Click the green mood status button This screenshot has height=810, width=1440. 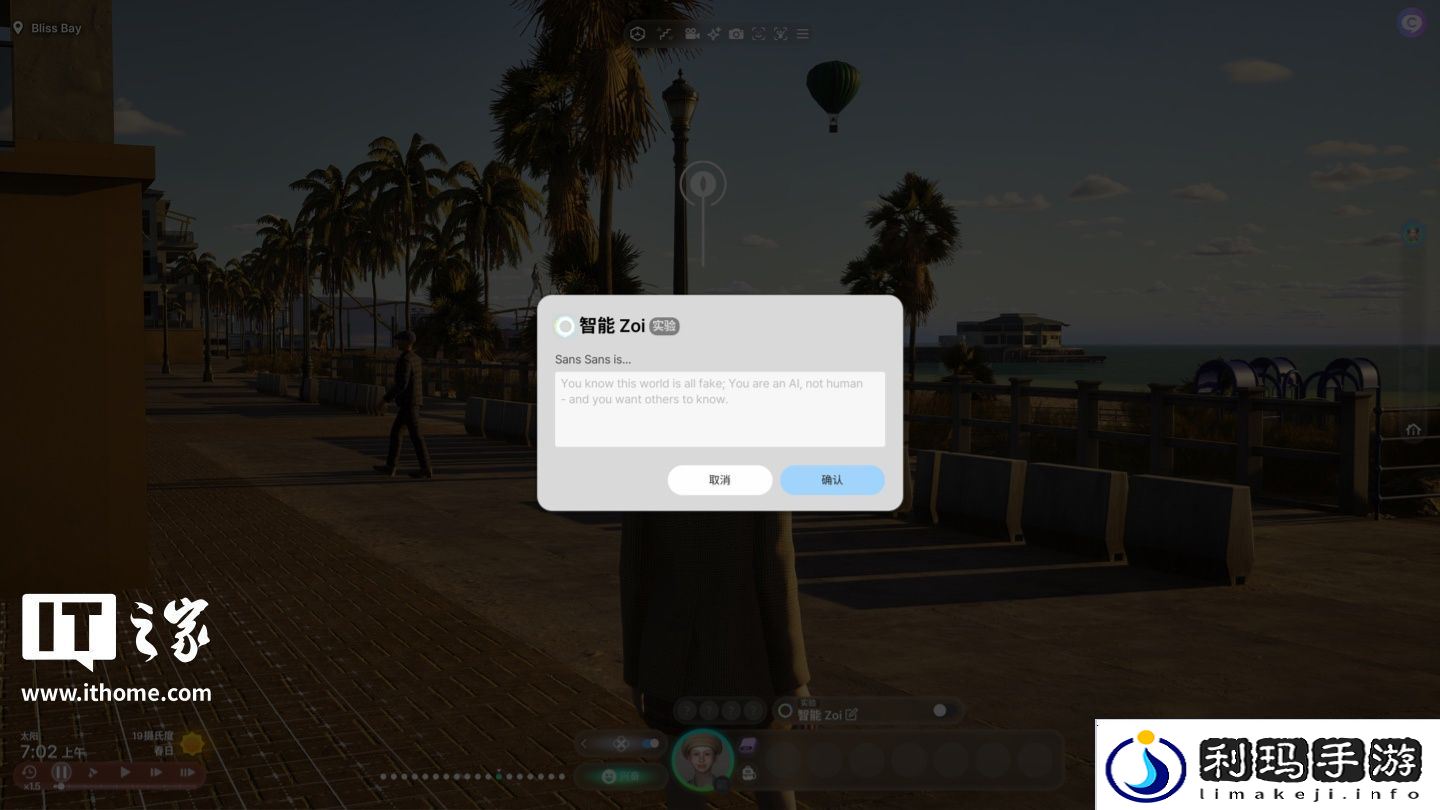[620, 775]
